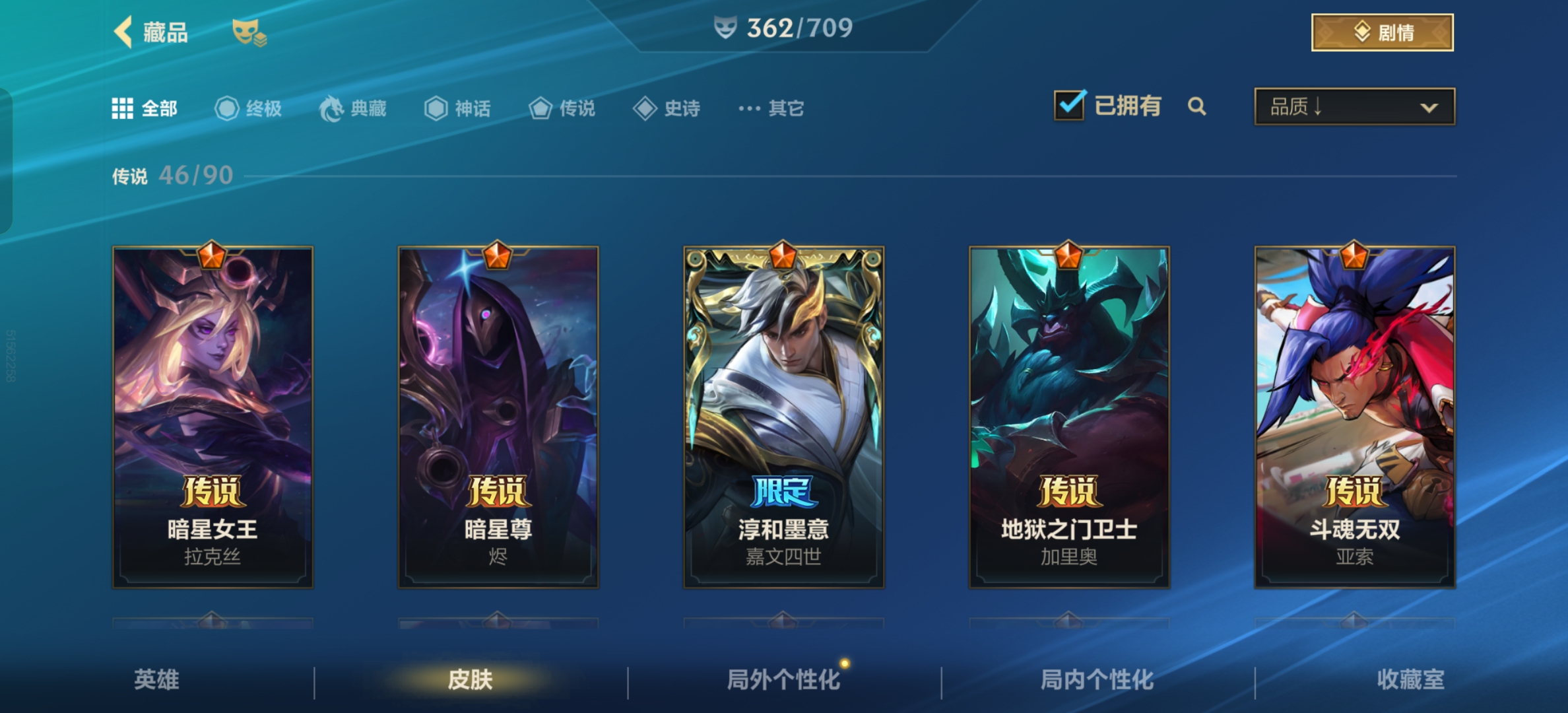
Task: Select the 传说 (Legendary) pentagon filter icon
Action: point(540,109)
